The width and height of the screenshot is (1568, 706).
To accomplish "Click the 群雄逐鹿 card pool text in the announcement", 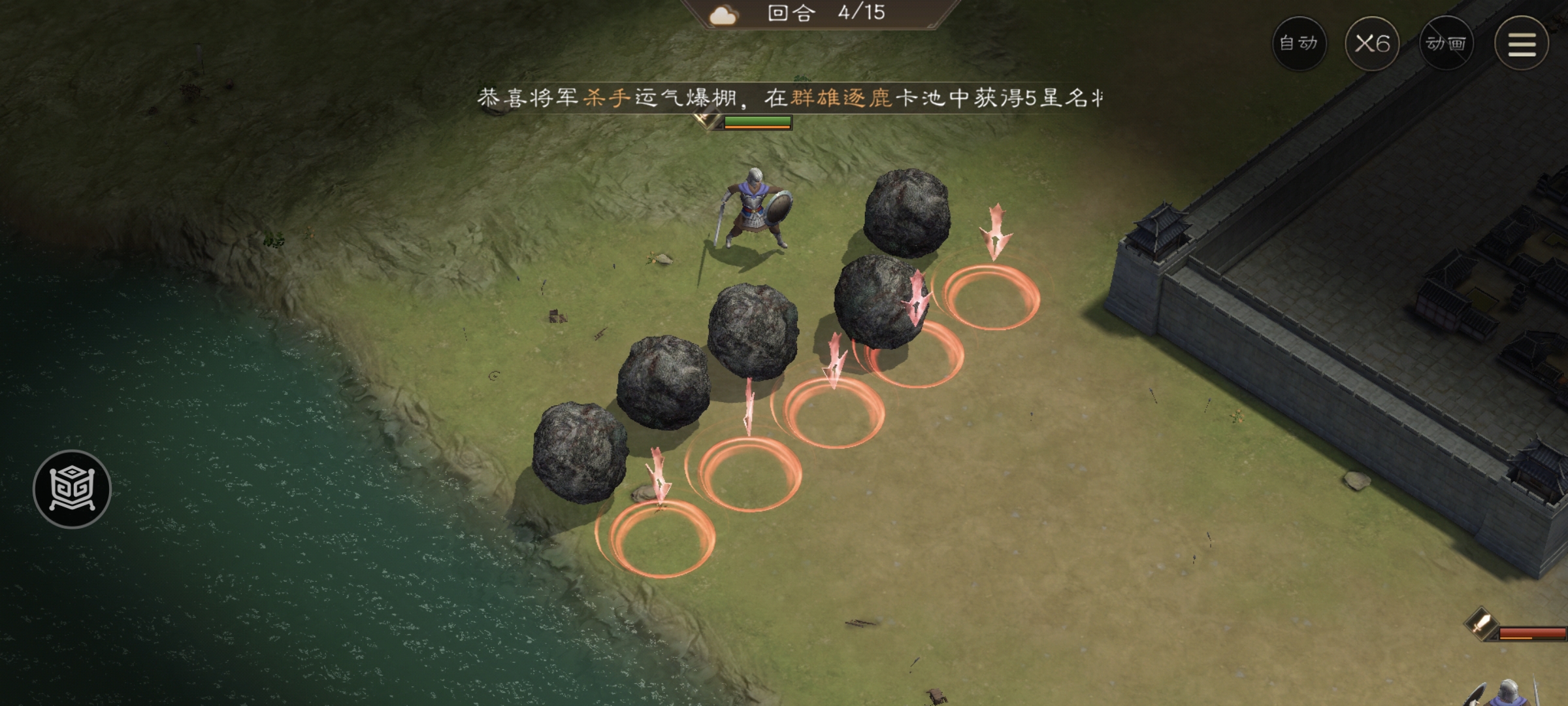I will [x=843, y=98].
